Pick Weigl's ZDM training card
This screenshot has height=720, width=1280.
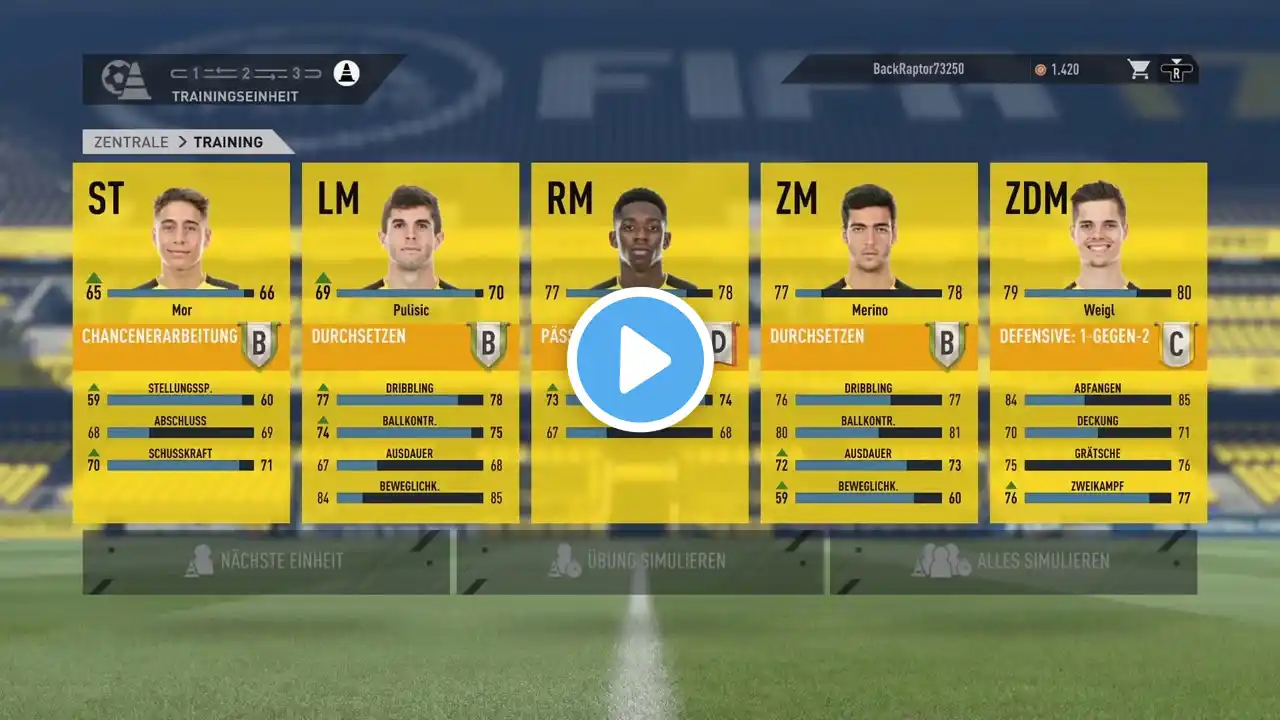tap(1098, 342)
